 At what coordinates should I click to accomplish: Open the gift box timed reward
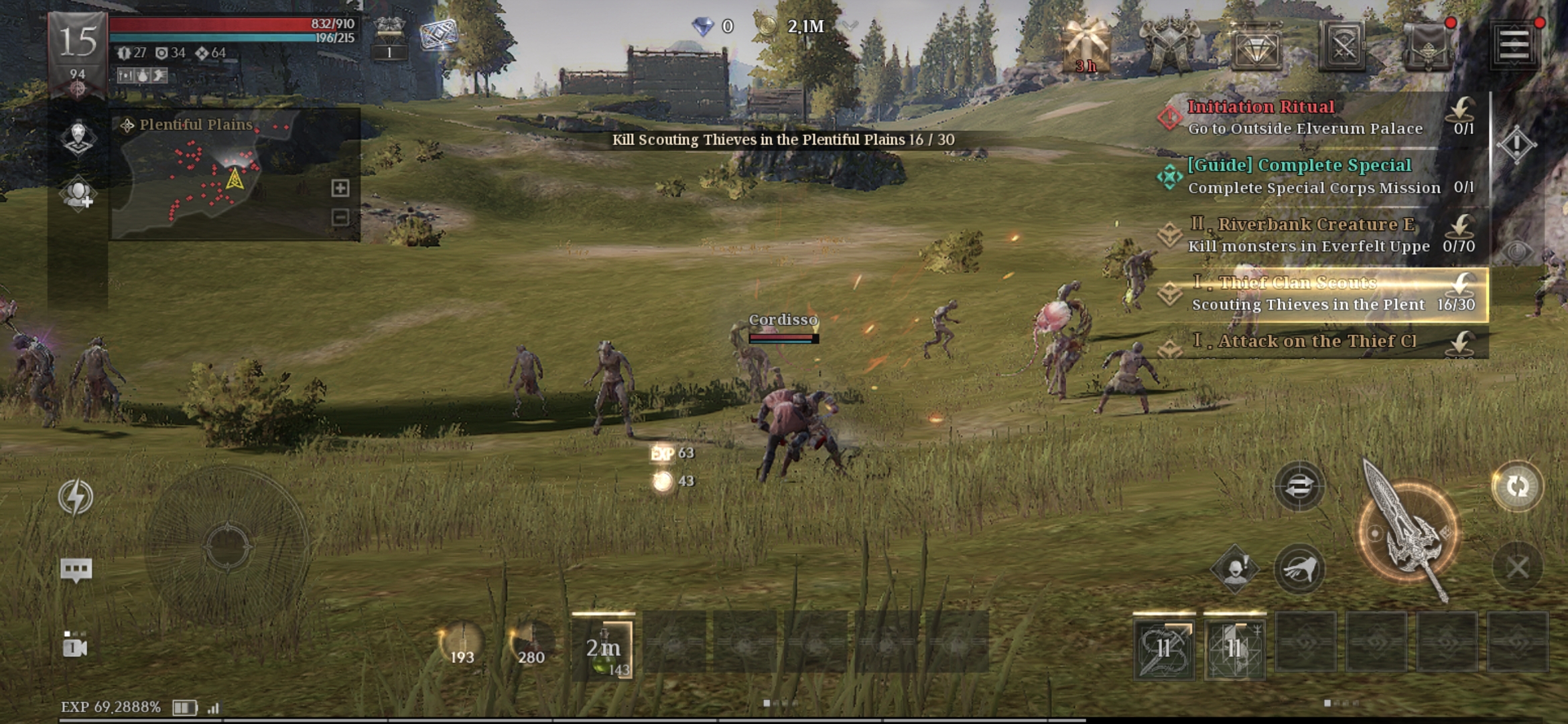pos(1086,46)
